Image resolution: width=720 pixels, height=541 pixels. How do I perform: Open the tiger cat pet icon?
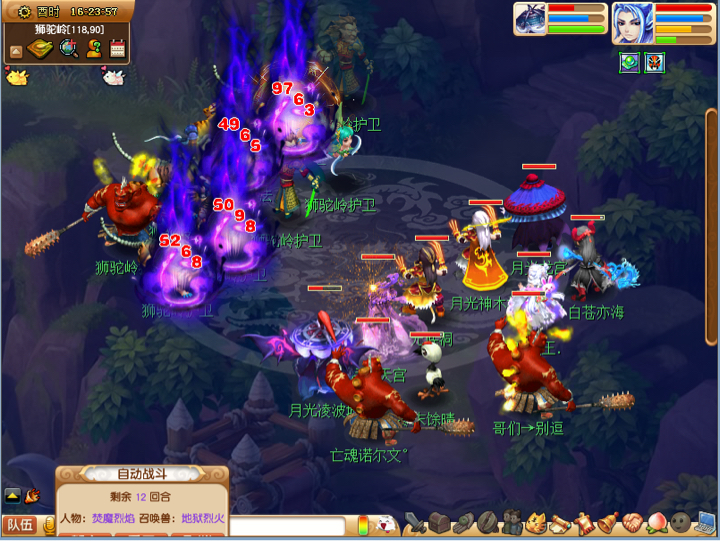[x=536, y=522]
